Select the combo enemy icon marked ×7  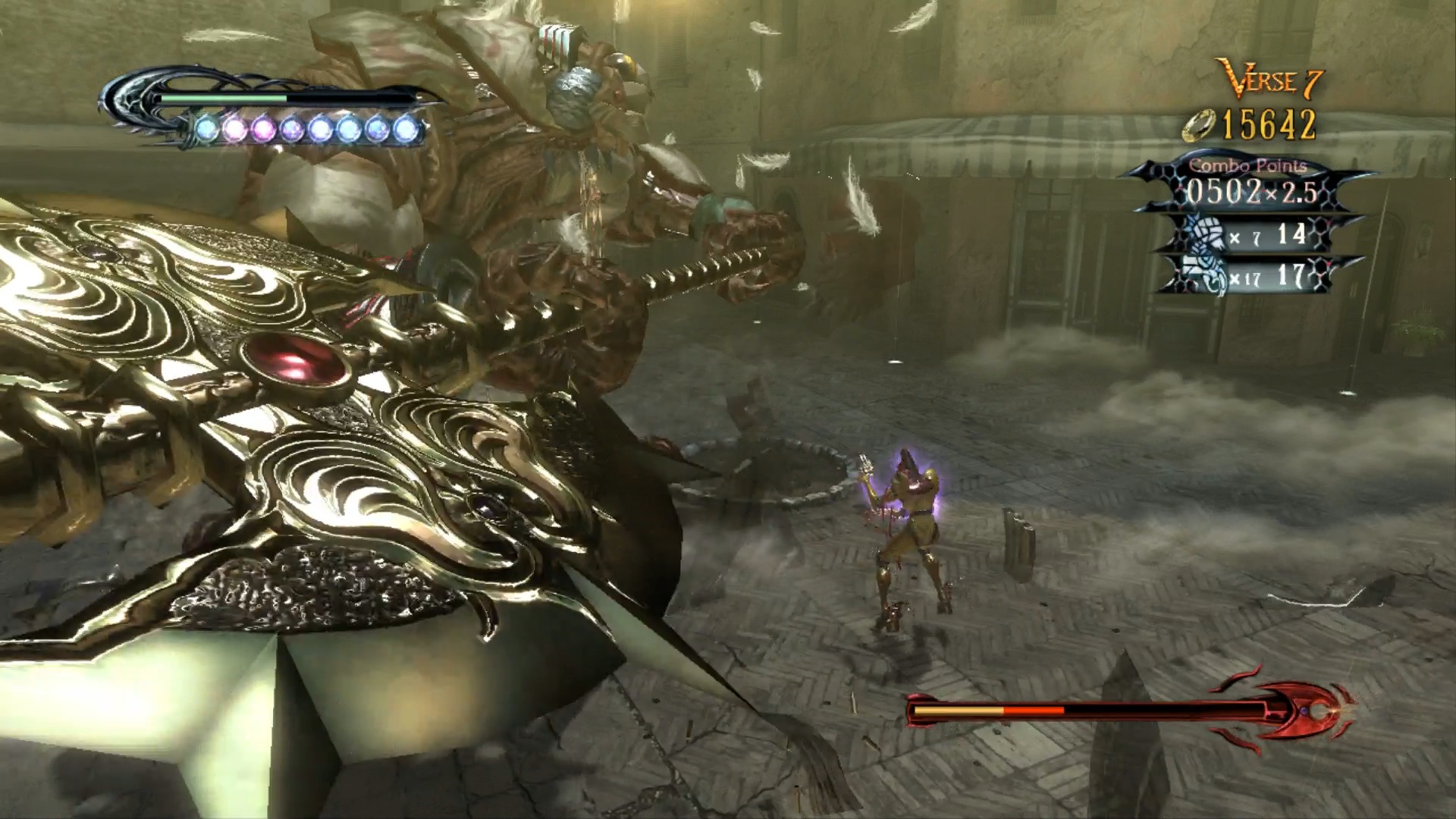point(1204,234)
